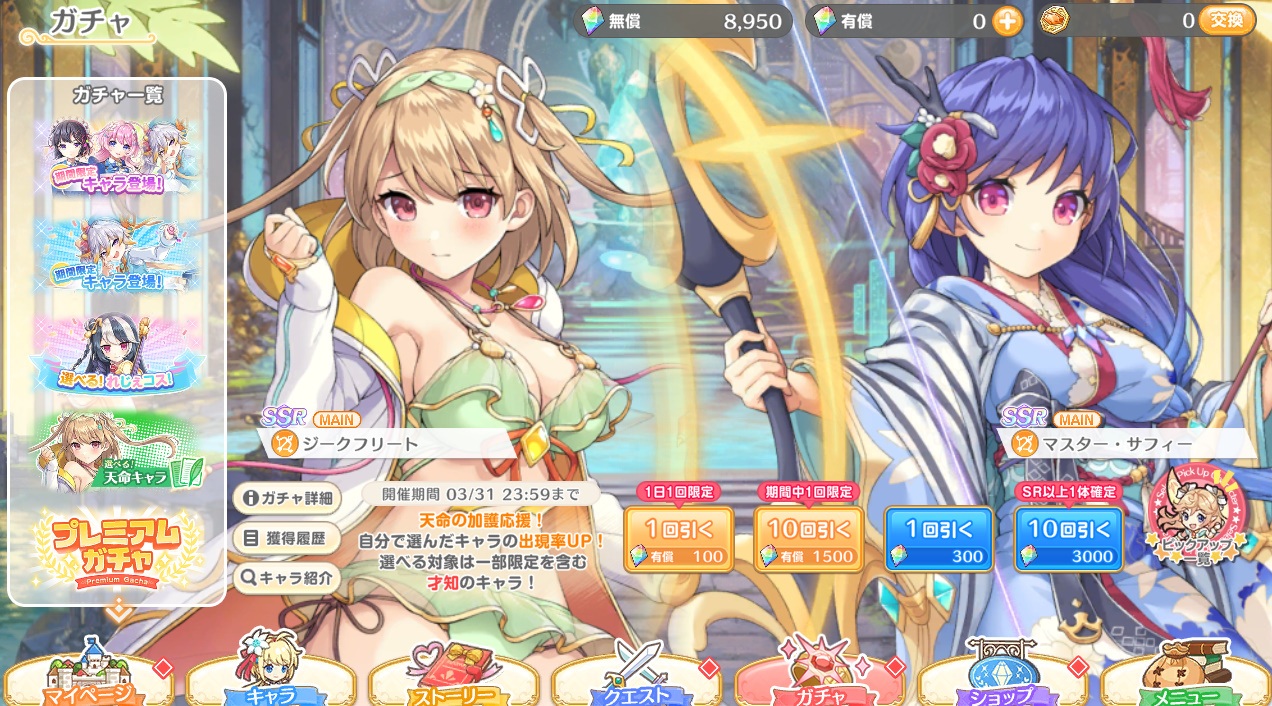This screenshot has height=706, width=1272.
Task: Enter the クエスト quest menu
Action: tap(636, 681)
